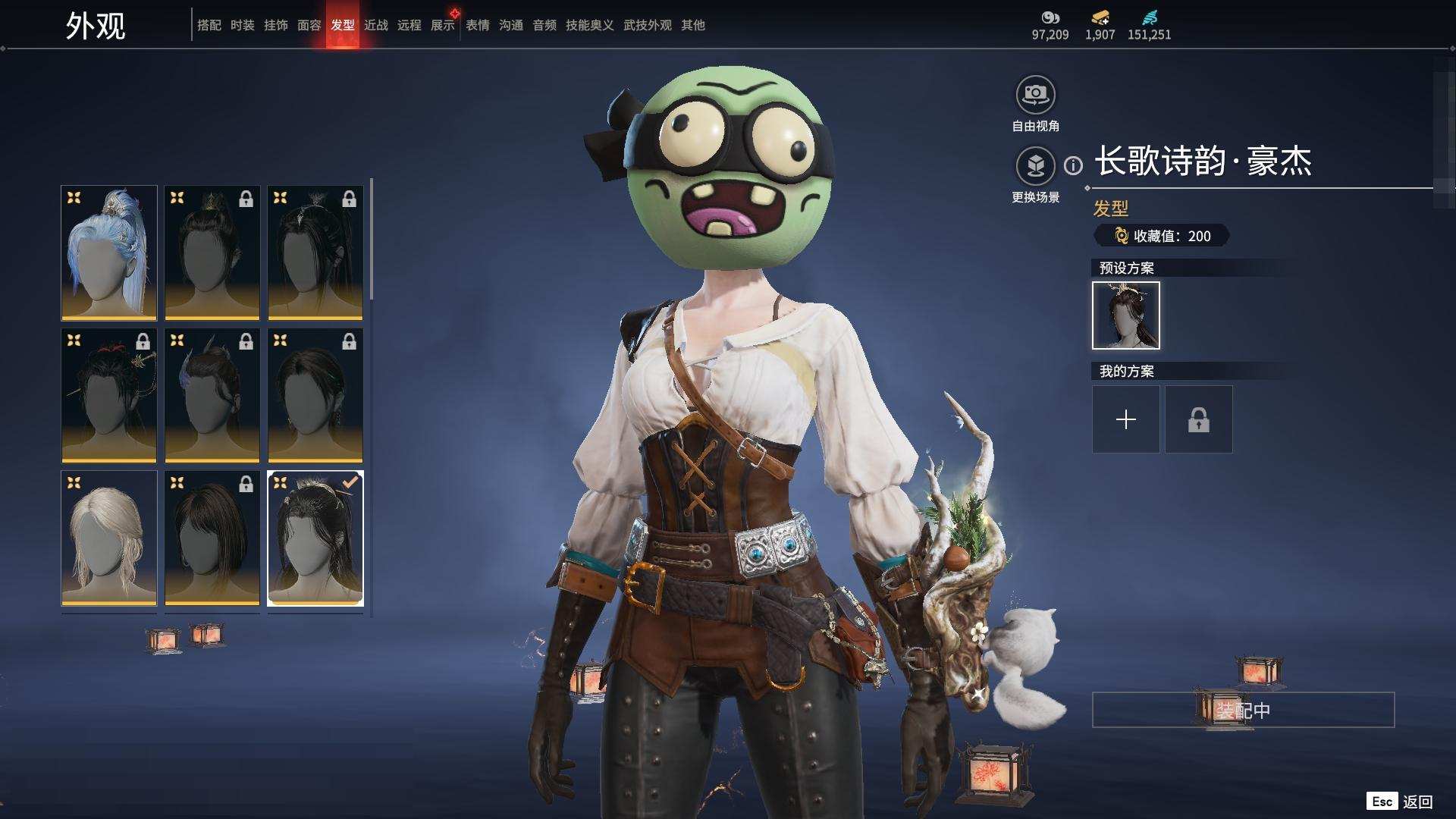This screenshot has width=1456, height=819.
Task: Activate the 自由视角 free camera button
Action: pos(1036,96)
